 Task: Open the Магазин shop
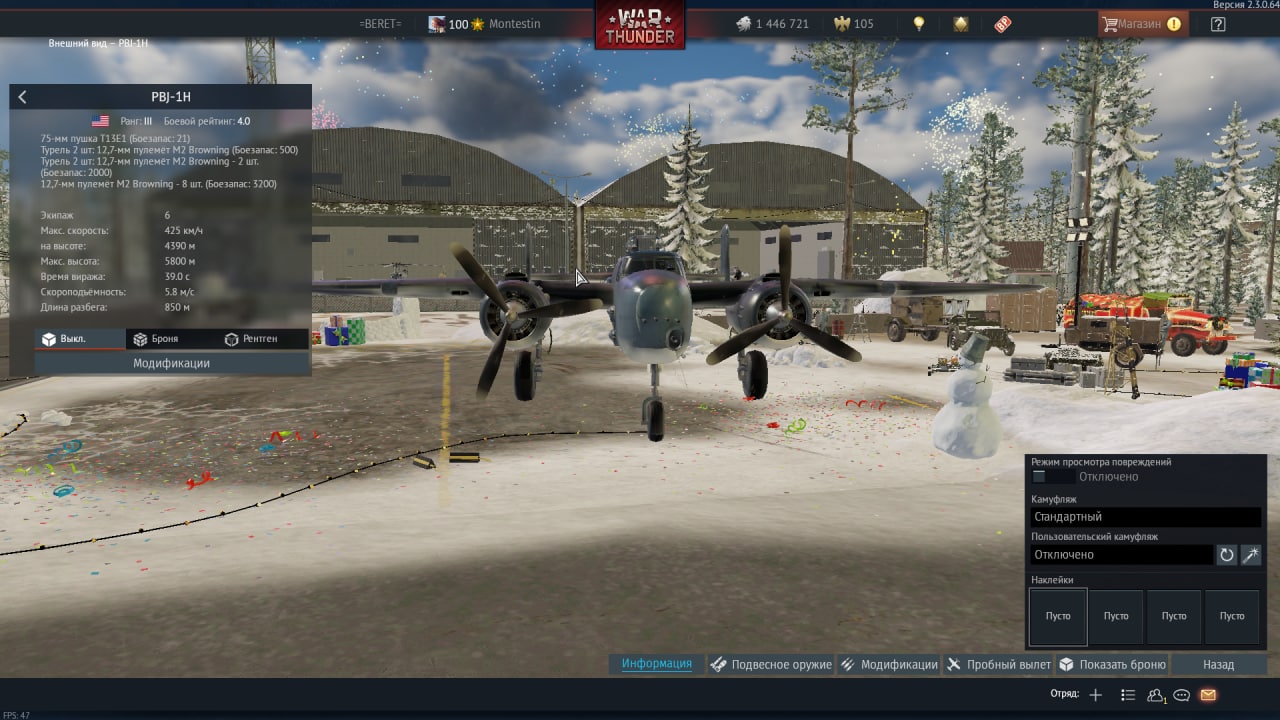(1141, 24)
